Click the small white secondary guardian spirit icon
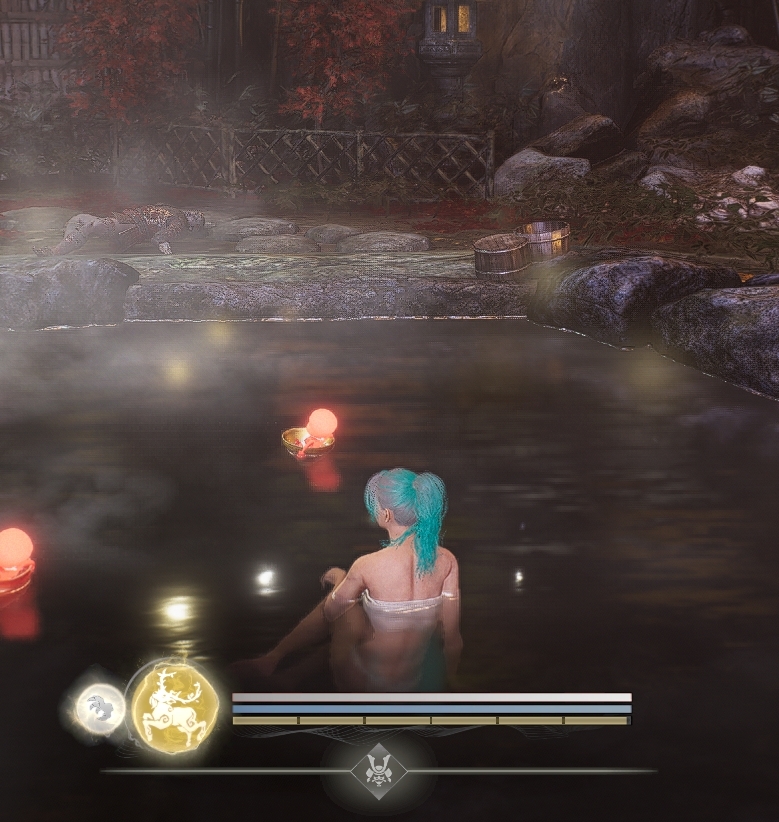 coord(101,709)
